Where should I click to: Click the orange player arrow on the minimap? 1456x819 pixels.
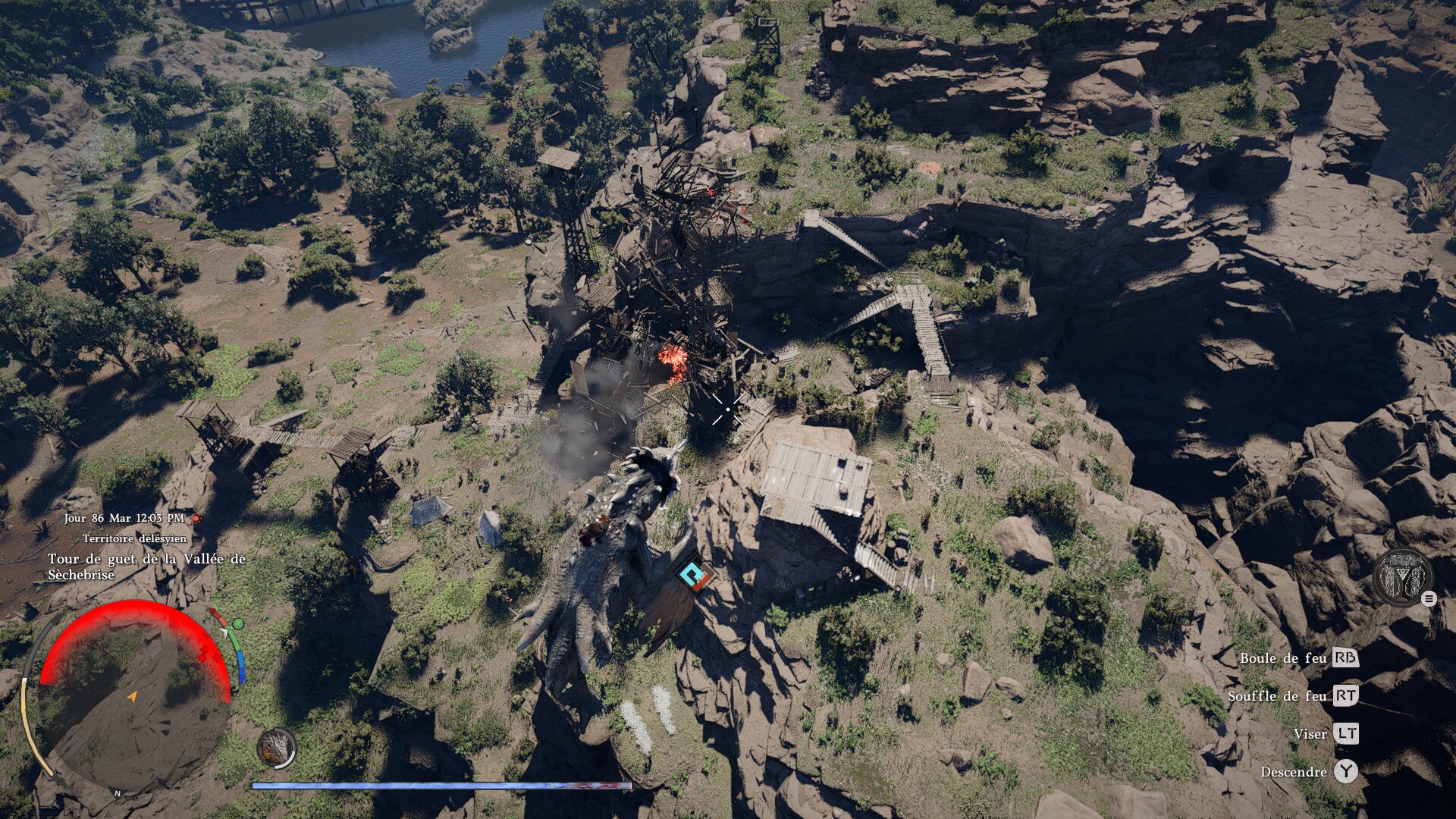(133, 697)
